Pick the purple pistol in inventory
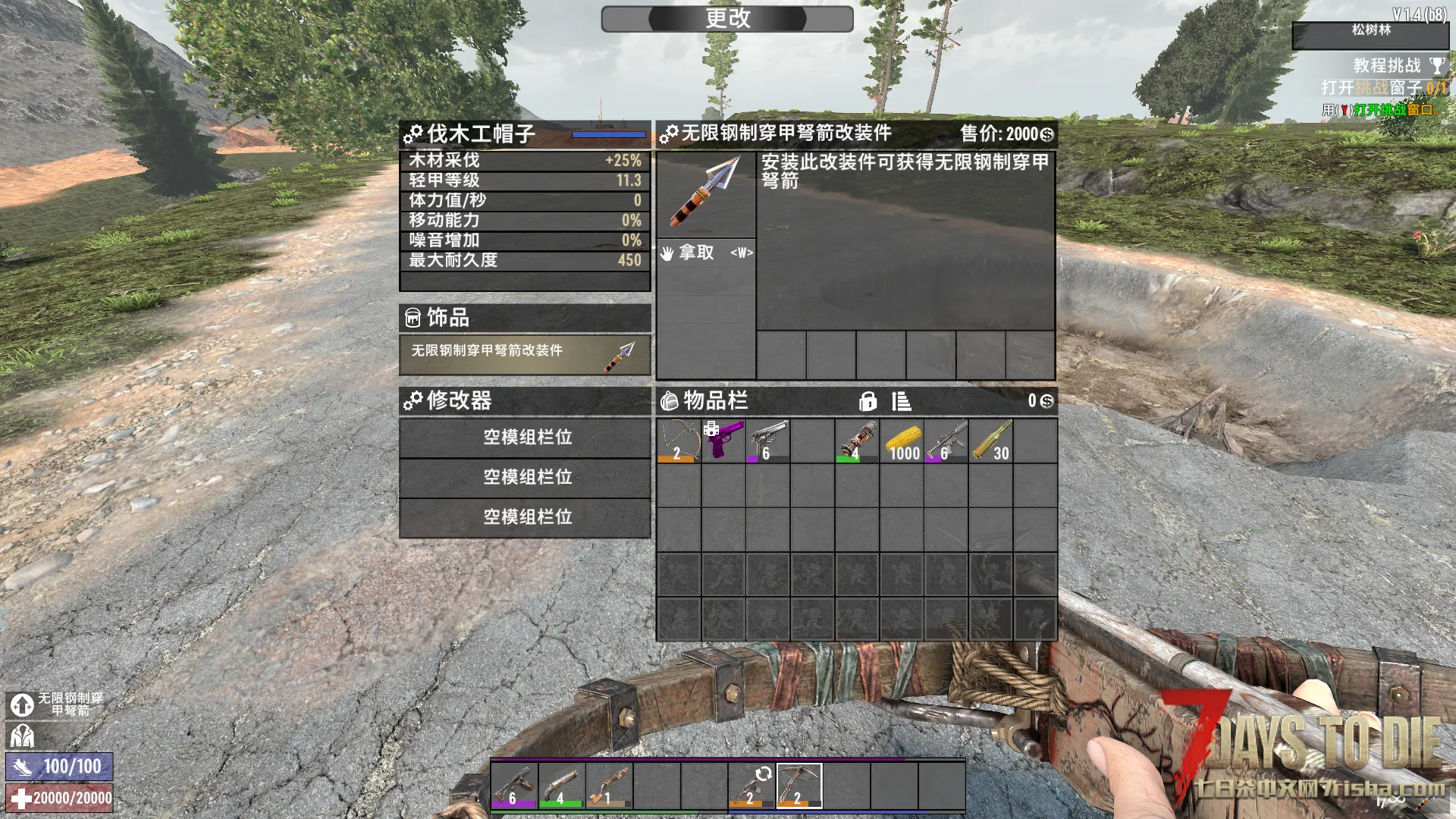 (x=723, y=441)
